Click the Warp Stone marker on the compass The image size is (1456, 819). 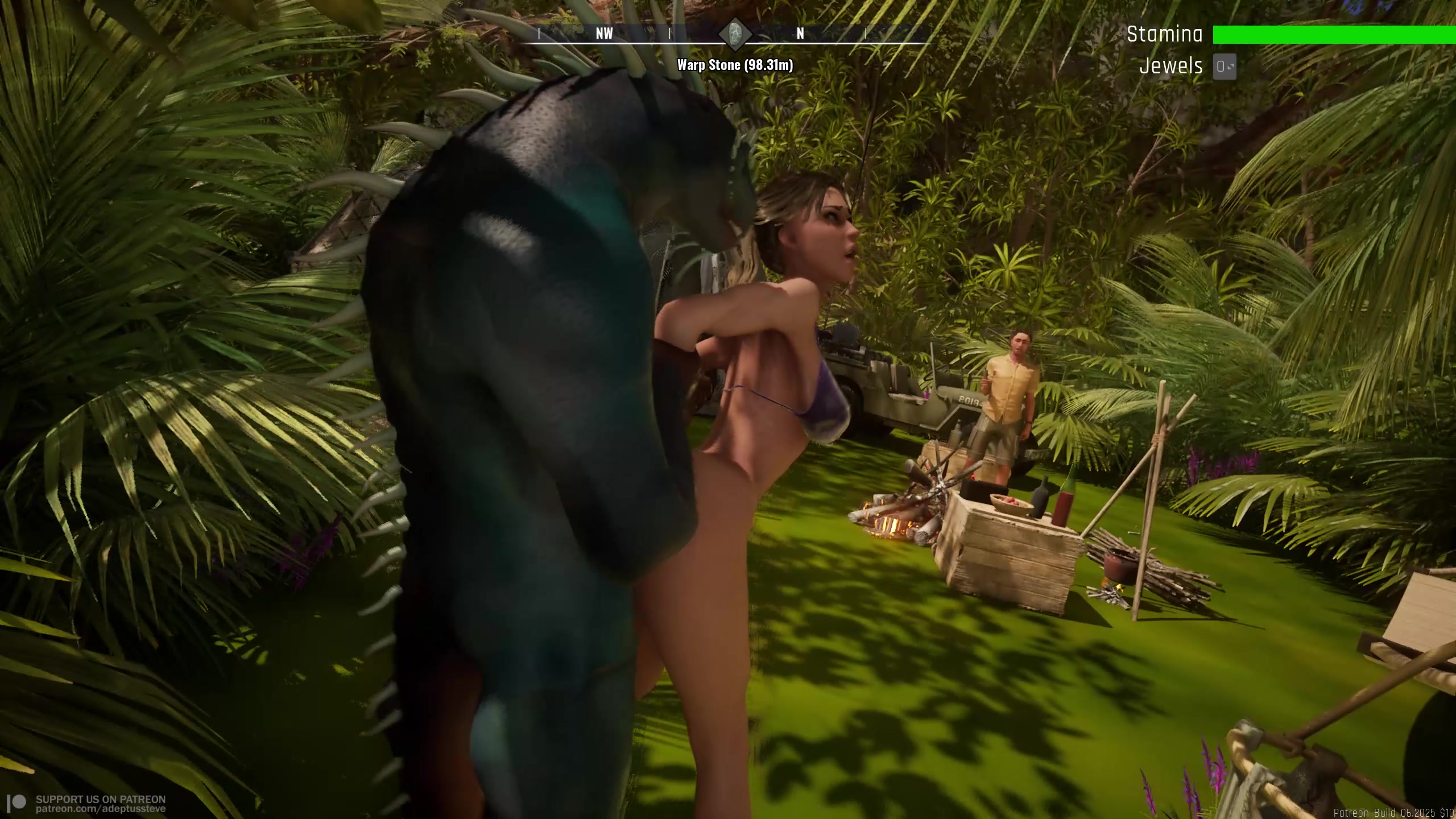pyautogui.click(x=735, y=34)
